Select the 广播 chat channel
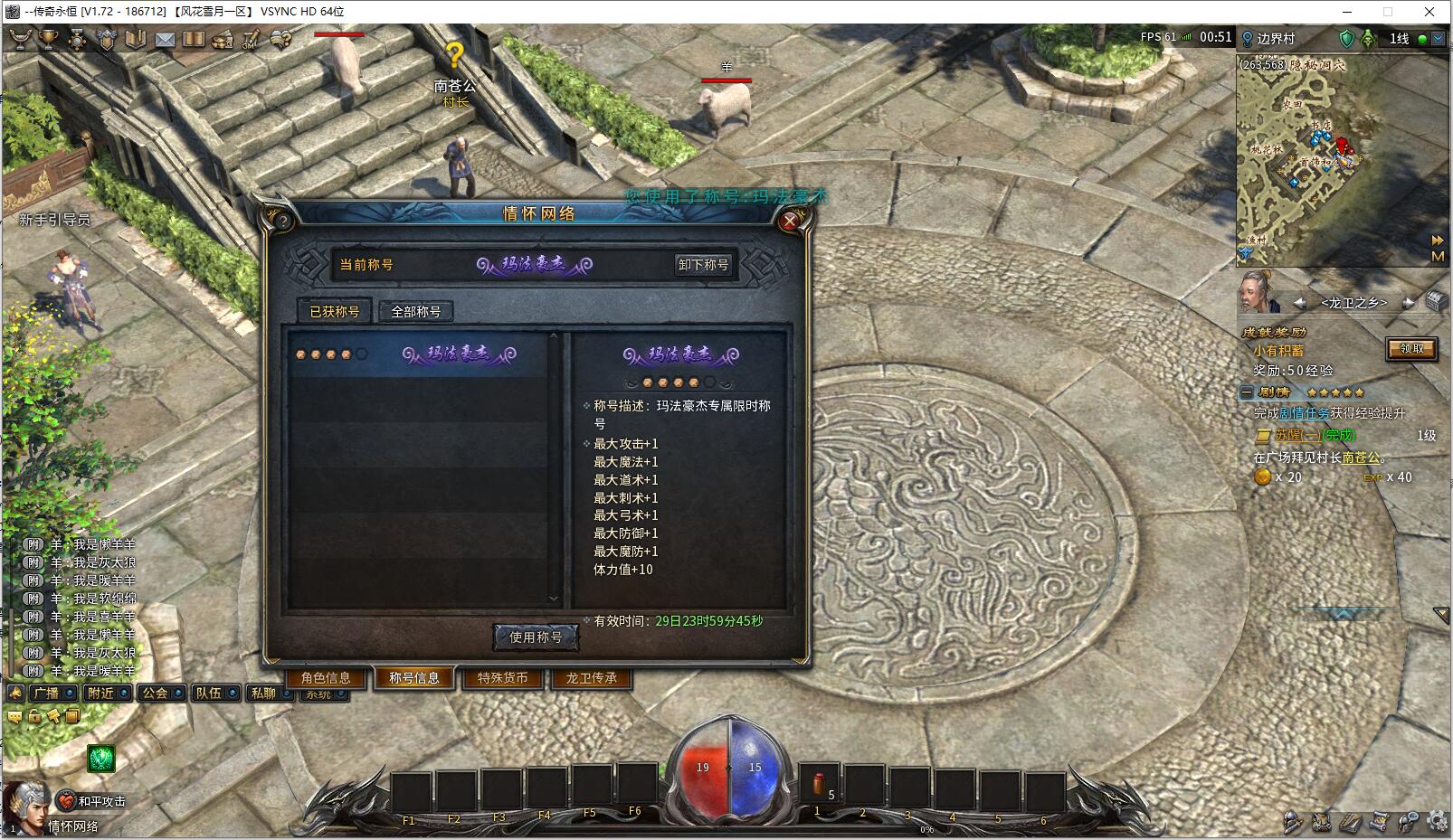 pos(45,694)
